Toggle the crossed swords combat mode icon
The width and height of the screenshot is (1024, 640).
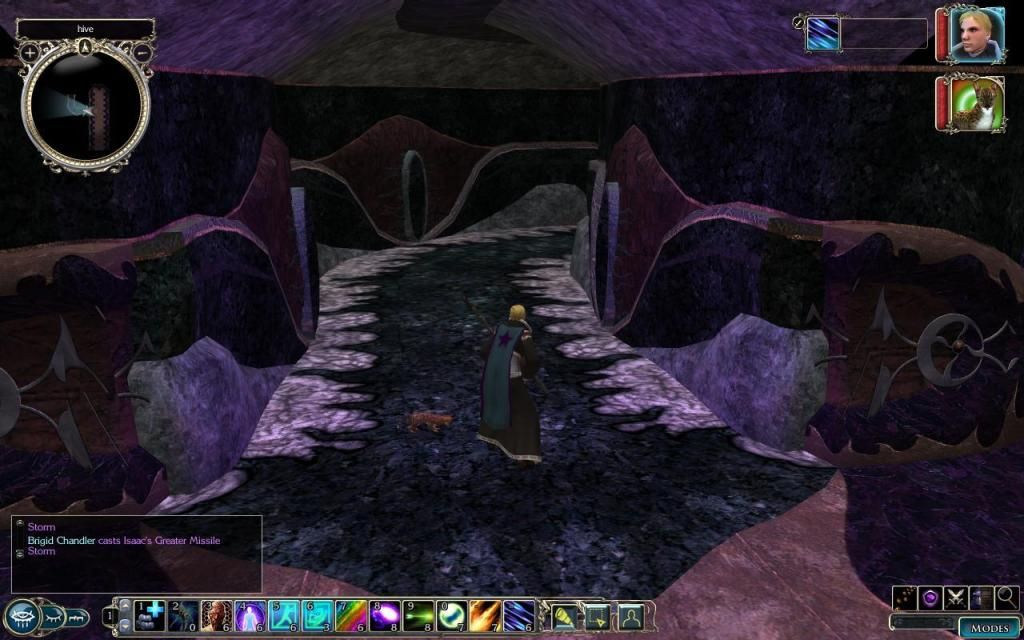coord(956,597)
